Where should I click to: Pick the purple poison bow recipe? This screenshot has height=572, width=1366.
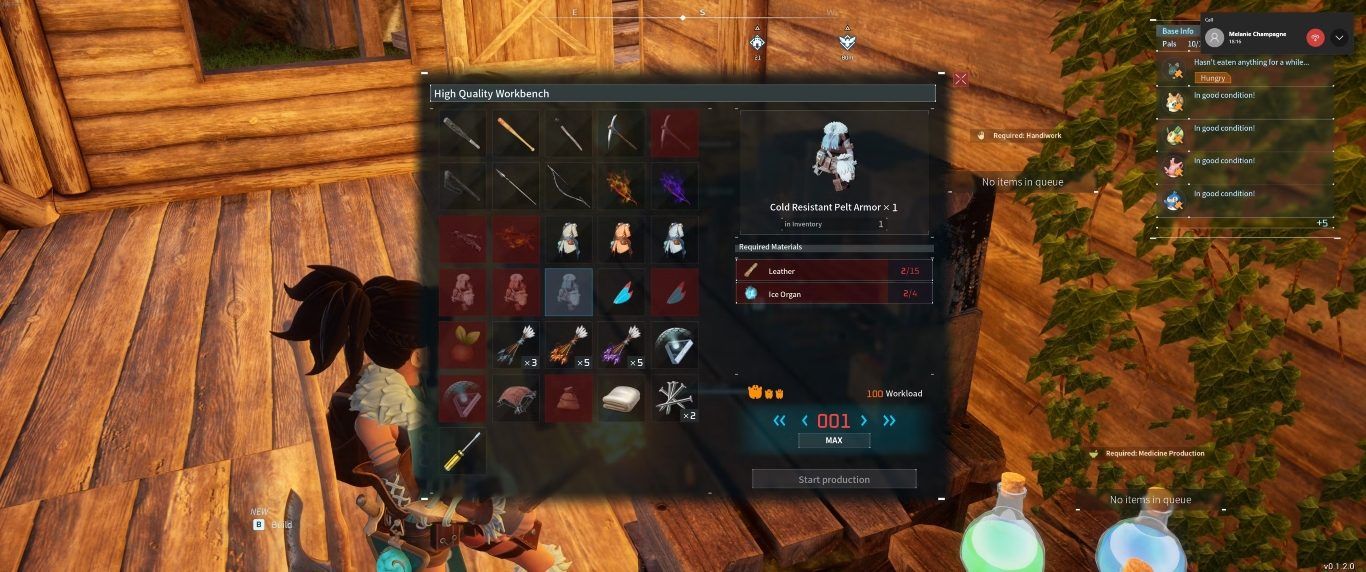675,186
